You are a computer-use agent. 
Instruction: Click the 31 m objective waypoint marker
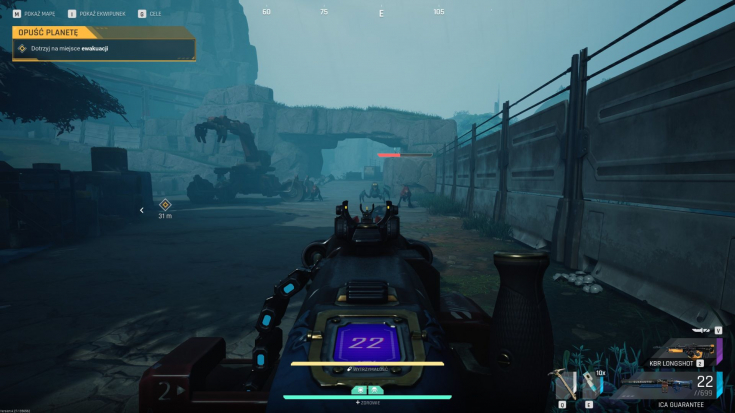point(166,205)
